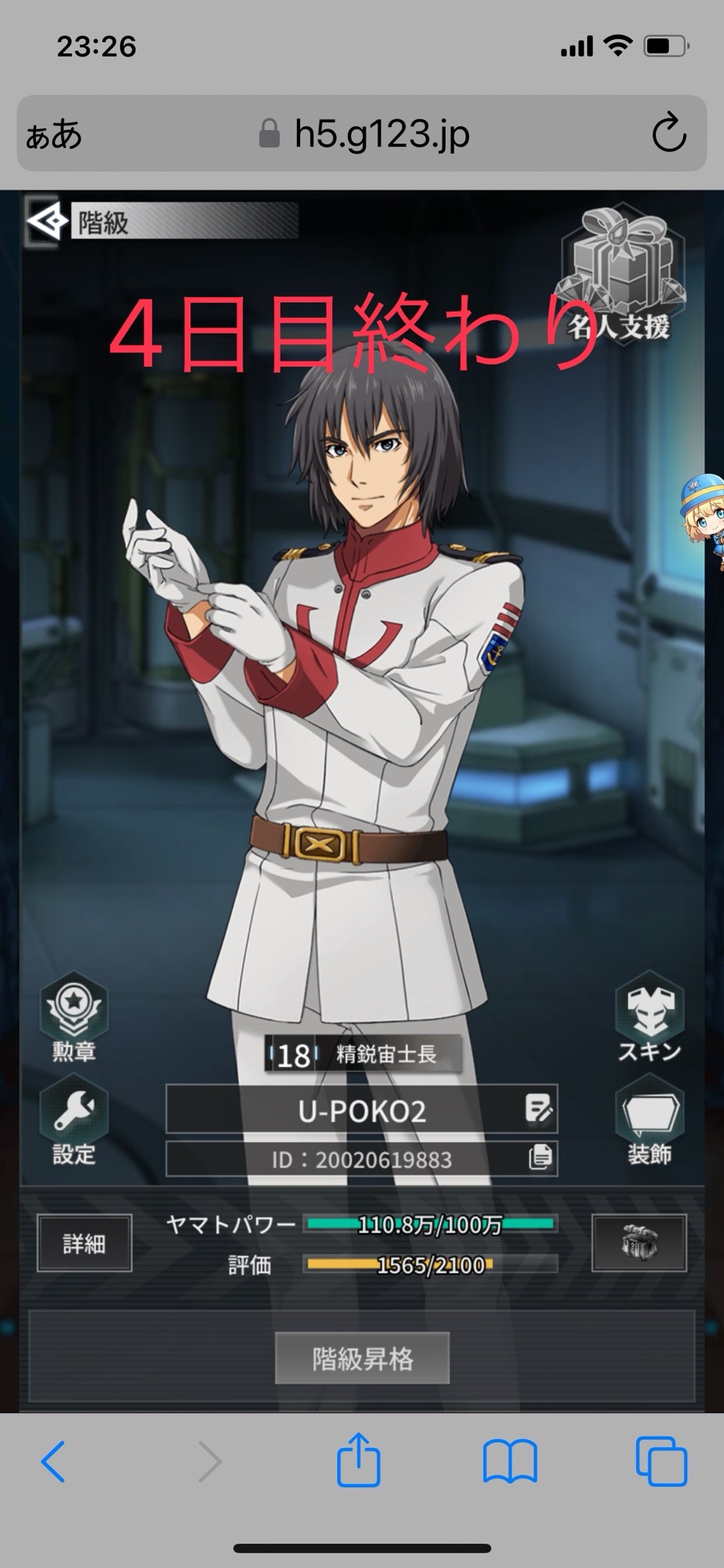Open the 装飾 decoration menu
Screen dimensions: 724x1568
[x=649, y=1120]
